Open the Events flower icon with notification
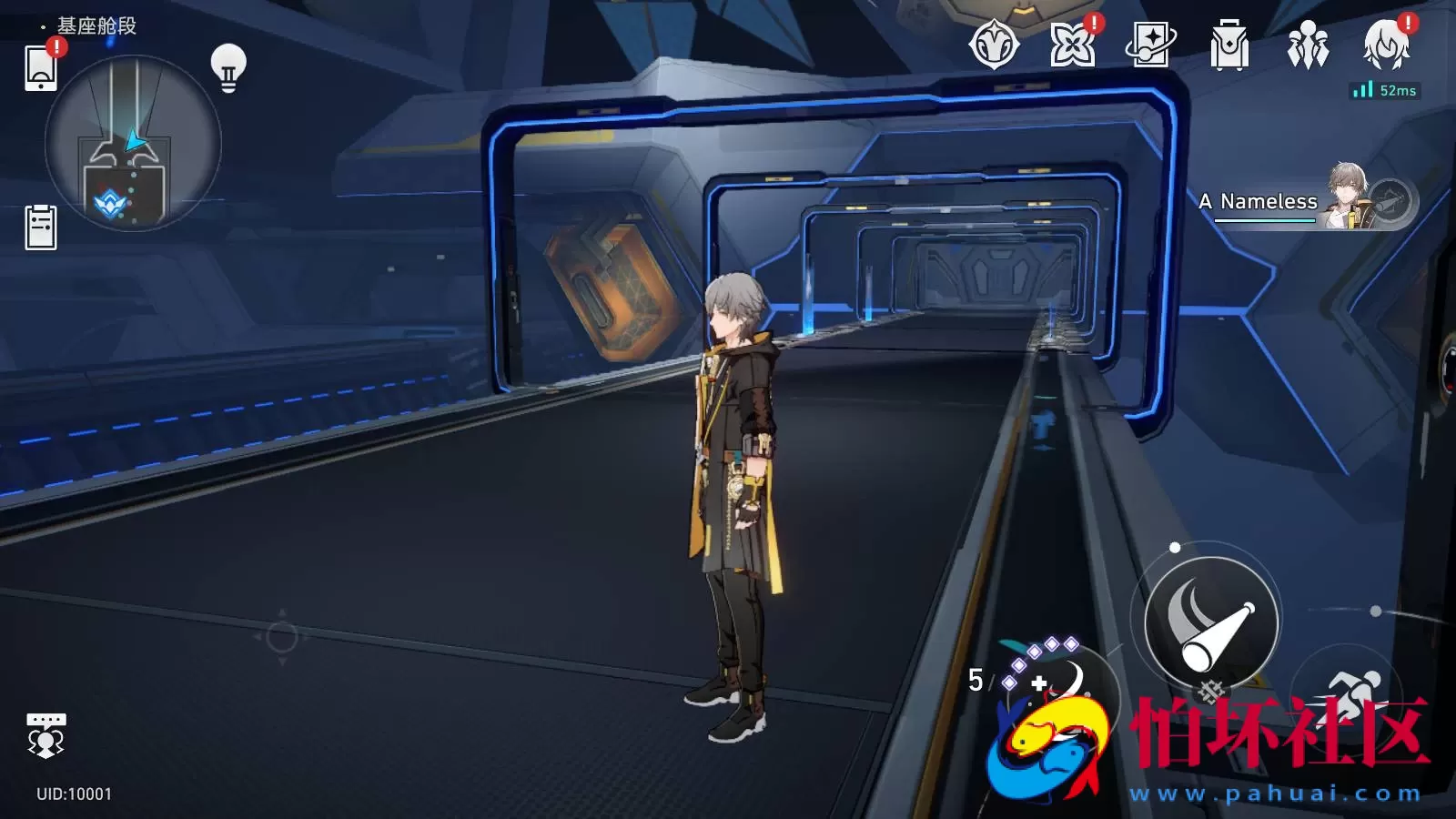This screenshot has height=819, width=1456. [1074, 43]
